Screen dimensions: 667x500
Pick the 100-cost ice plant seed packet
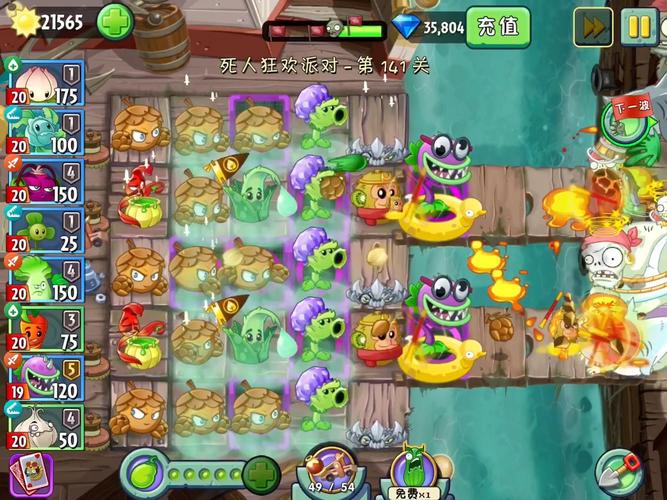(x=45, y=133)
